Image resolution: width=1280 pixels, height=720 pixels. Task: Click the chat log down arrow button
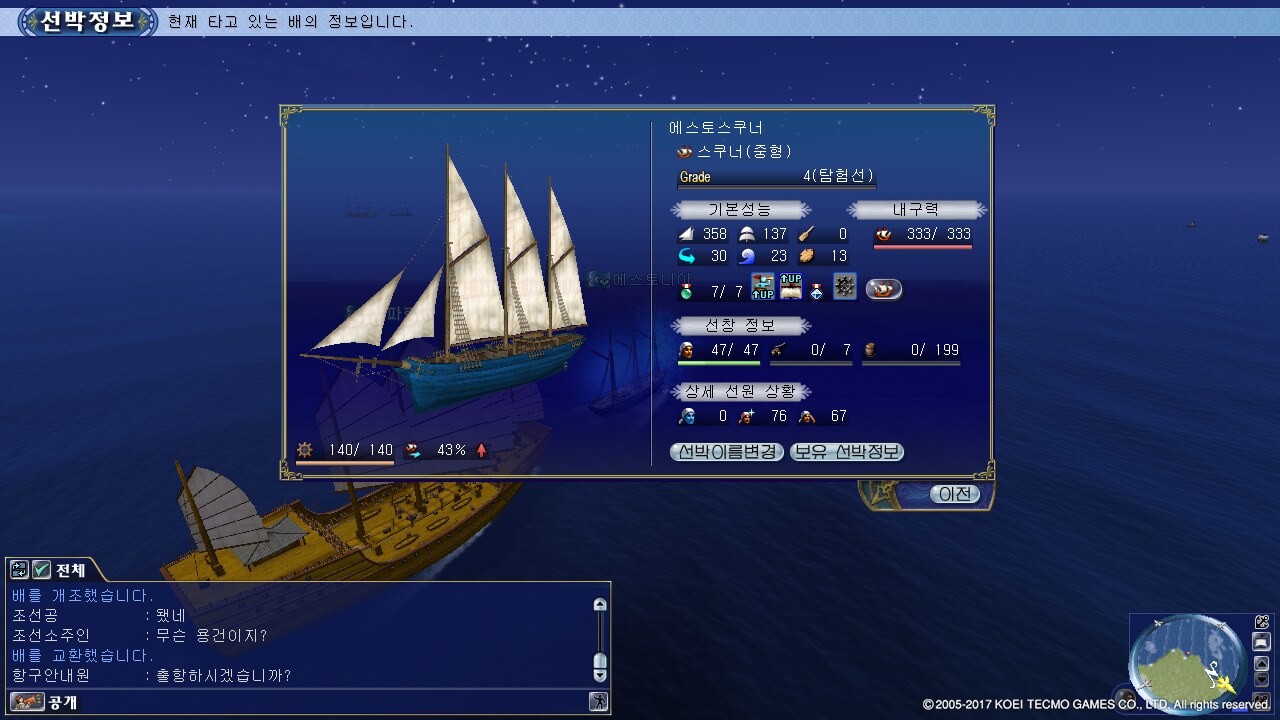pyautogui.click(x=599, y=675)
